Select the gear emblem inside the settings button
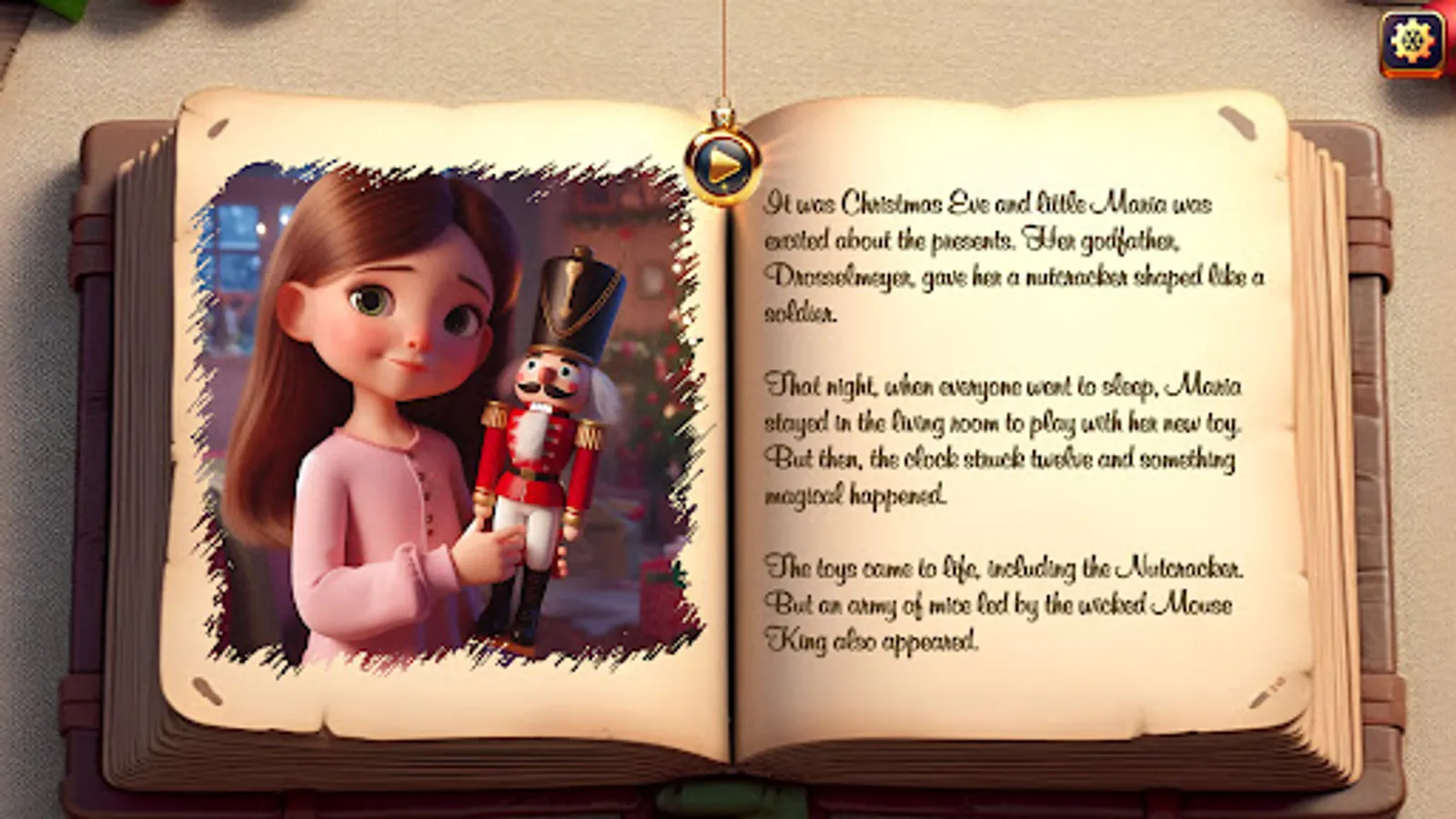The image size is (1456, 819). tap(1411, 40)
